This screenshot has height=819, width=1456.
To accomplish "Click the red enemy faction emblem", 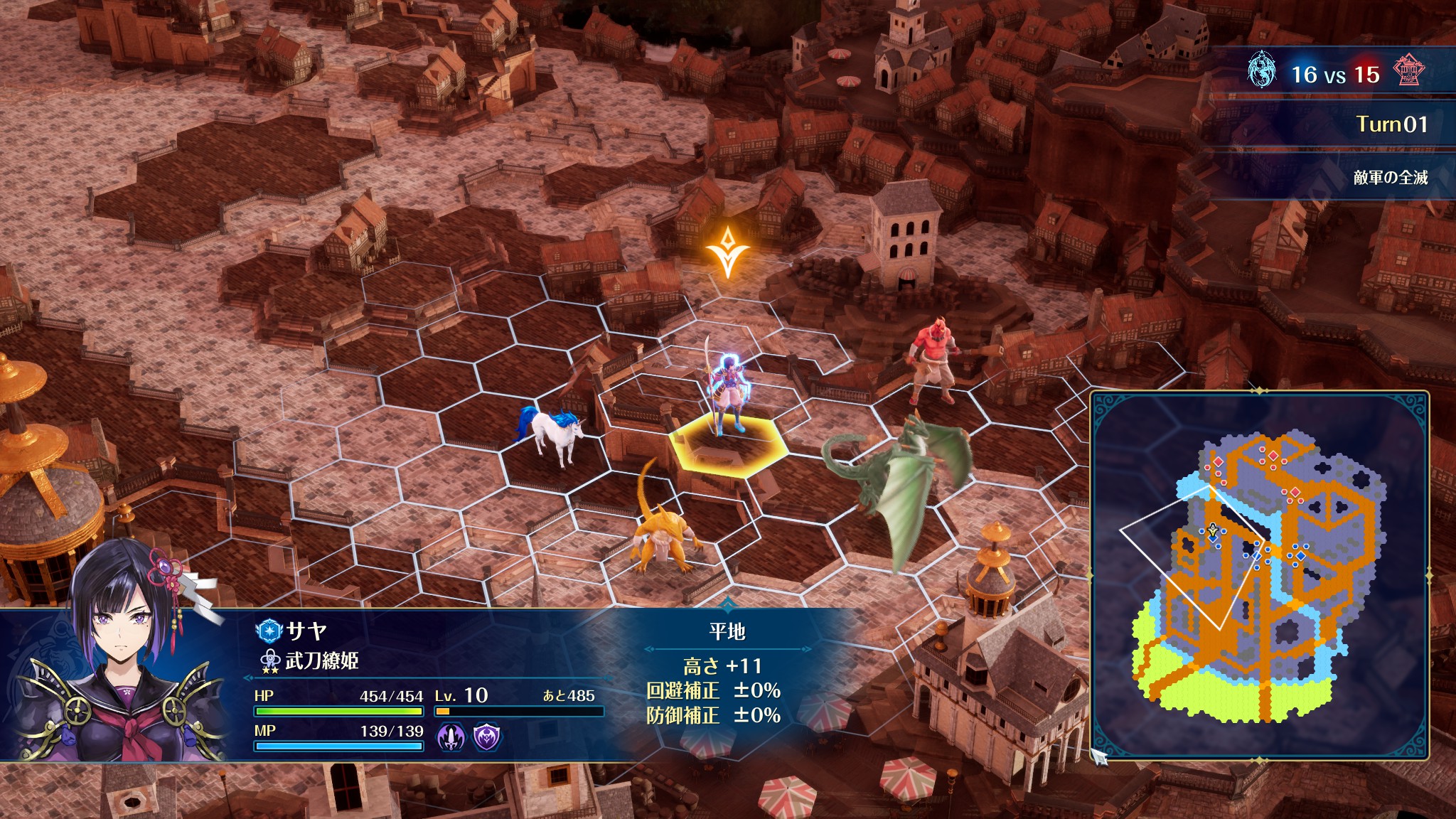I will [1408, 72].
